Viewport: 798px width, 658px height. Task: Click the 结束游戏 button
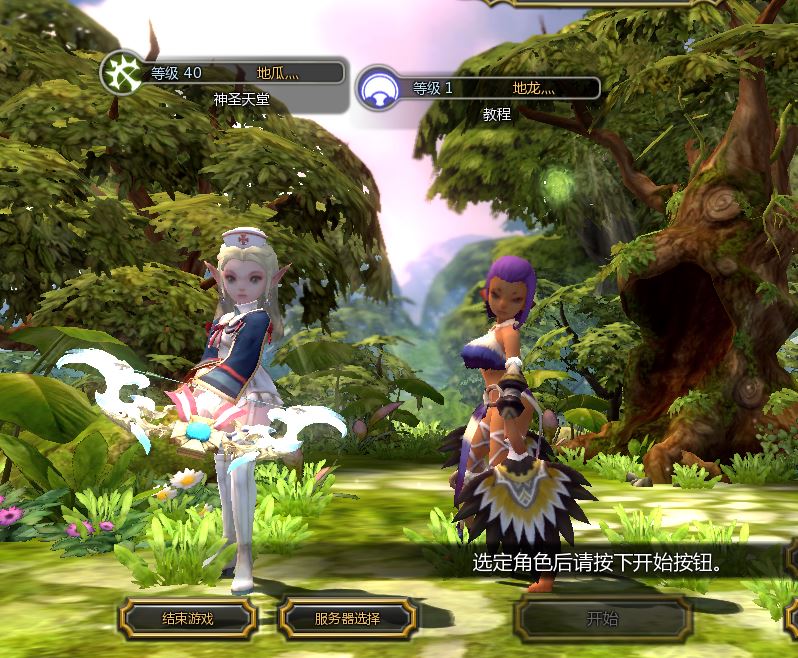[x=188, y=618]
